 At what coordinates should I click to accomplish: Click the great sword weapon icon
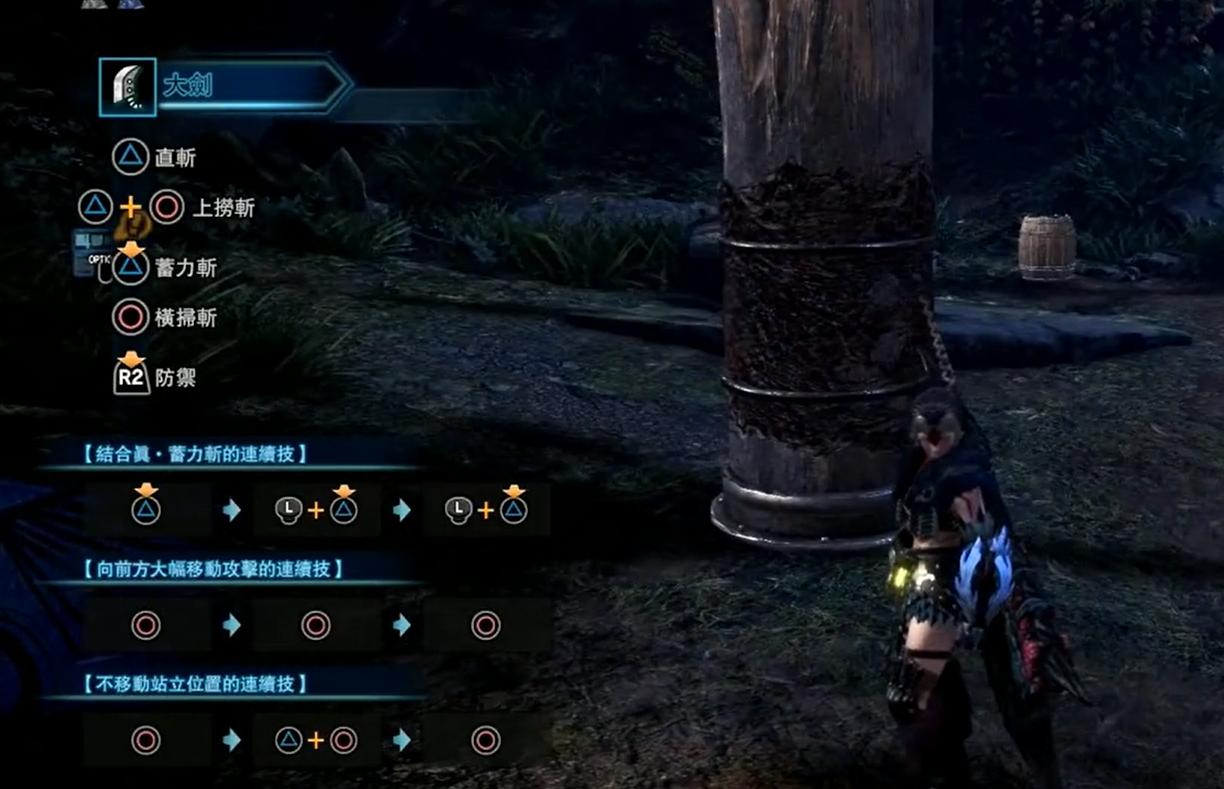[x=128, y=87]
